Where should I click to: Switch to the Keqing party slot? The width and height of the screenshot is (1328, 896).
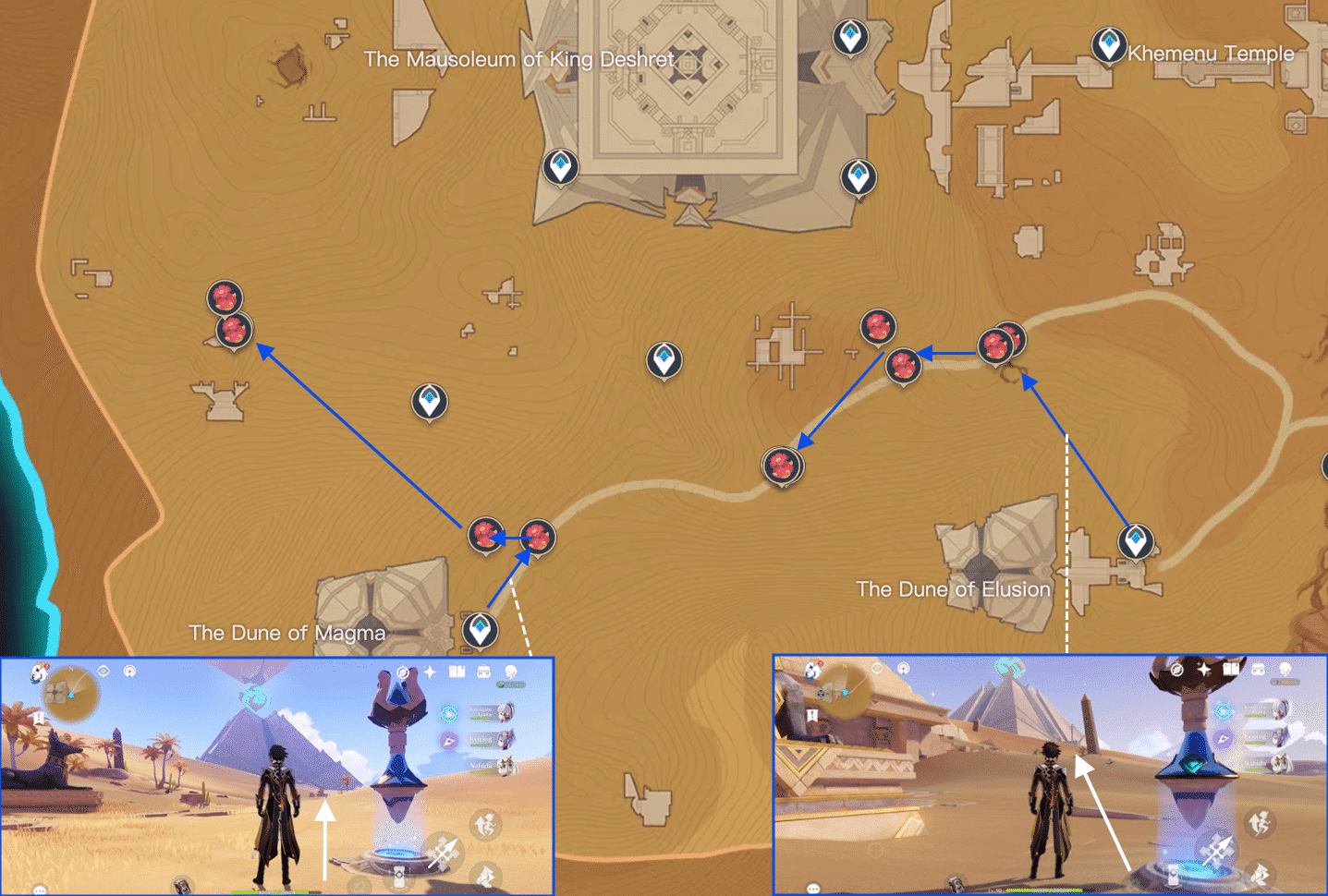pyautogui.click(x=480, y=739)
